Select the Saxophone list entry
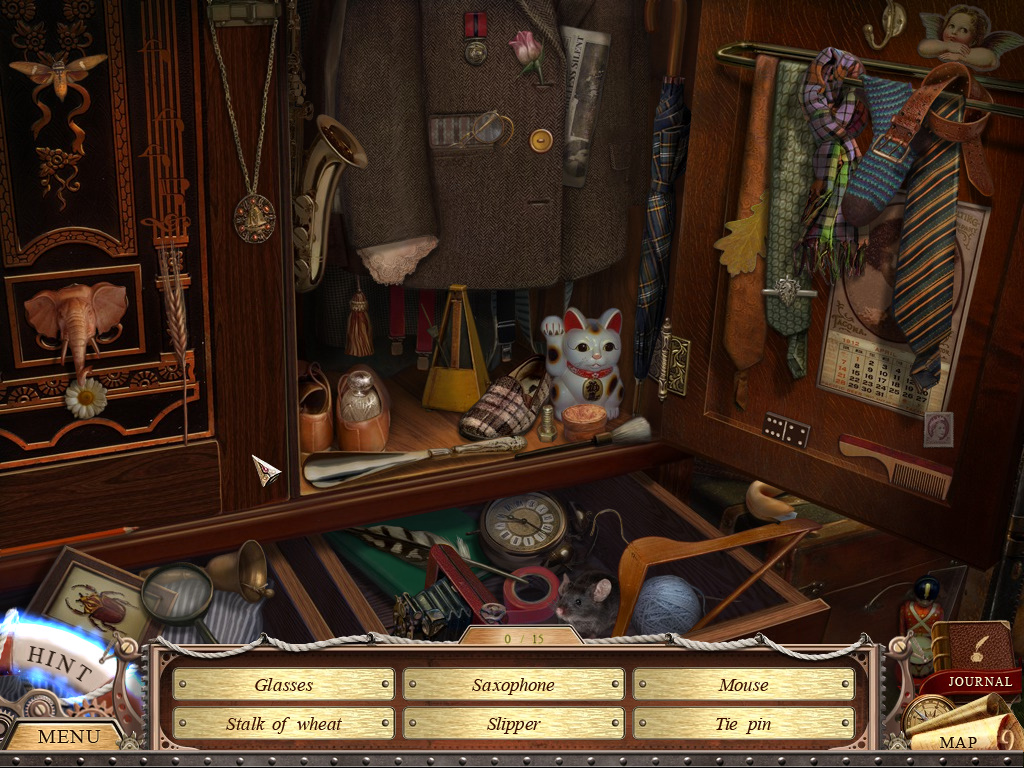The image size is (1024, 768). [513, 685]
